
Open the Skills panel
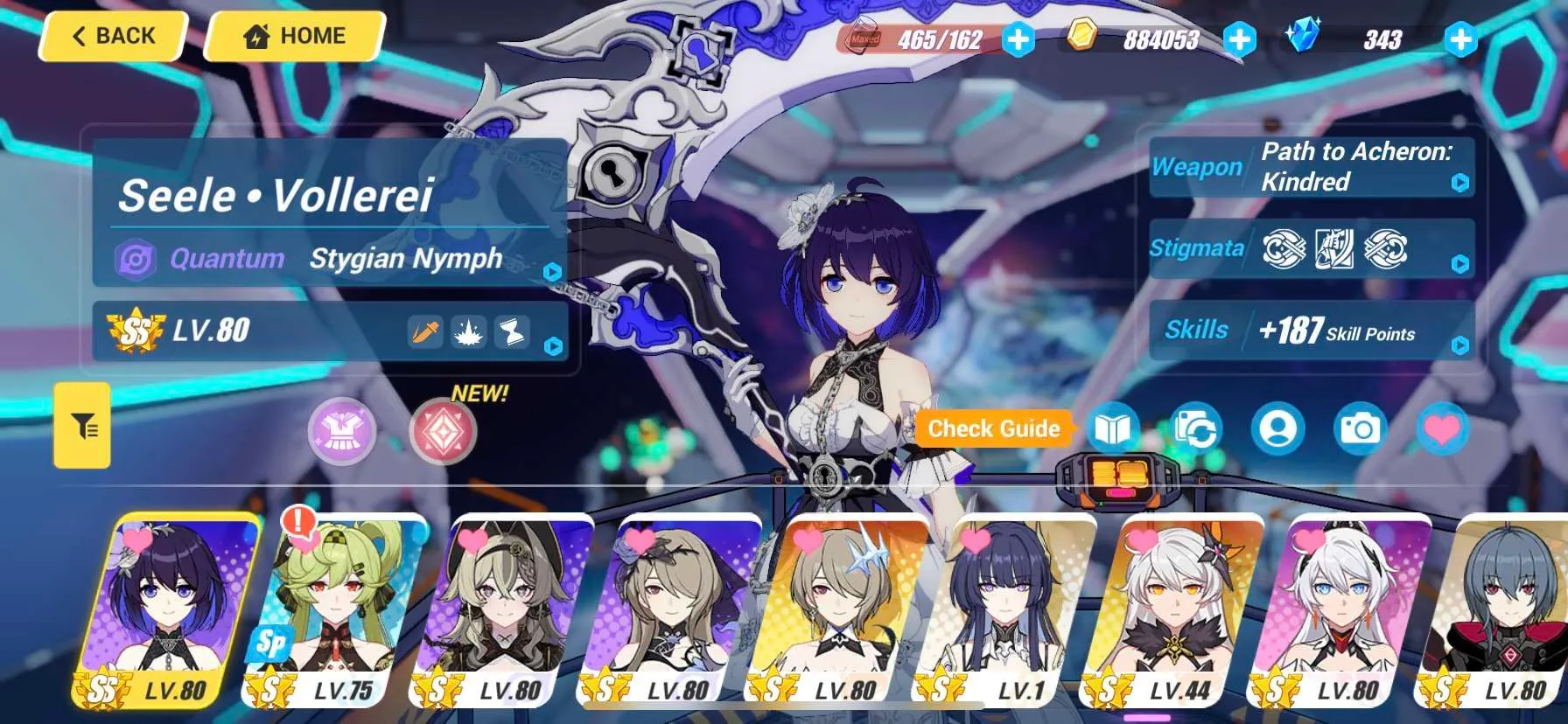click(x=1311, y=331)
